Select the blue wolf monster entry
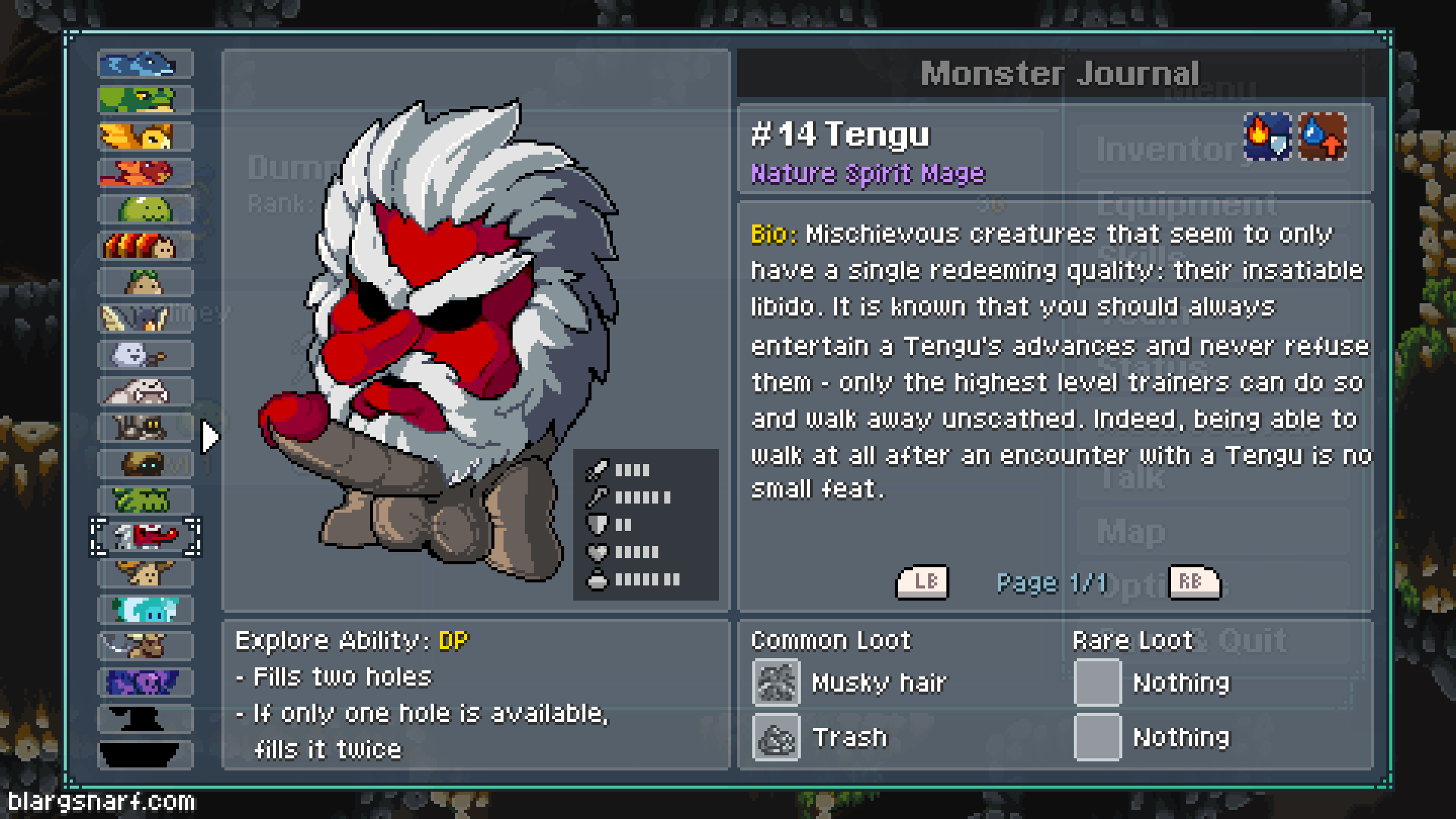Viewport: 1456px width, 819px height. coord(145,64)
